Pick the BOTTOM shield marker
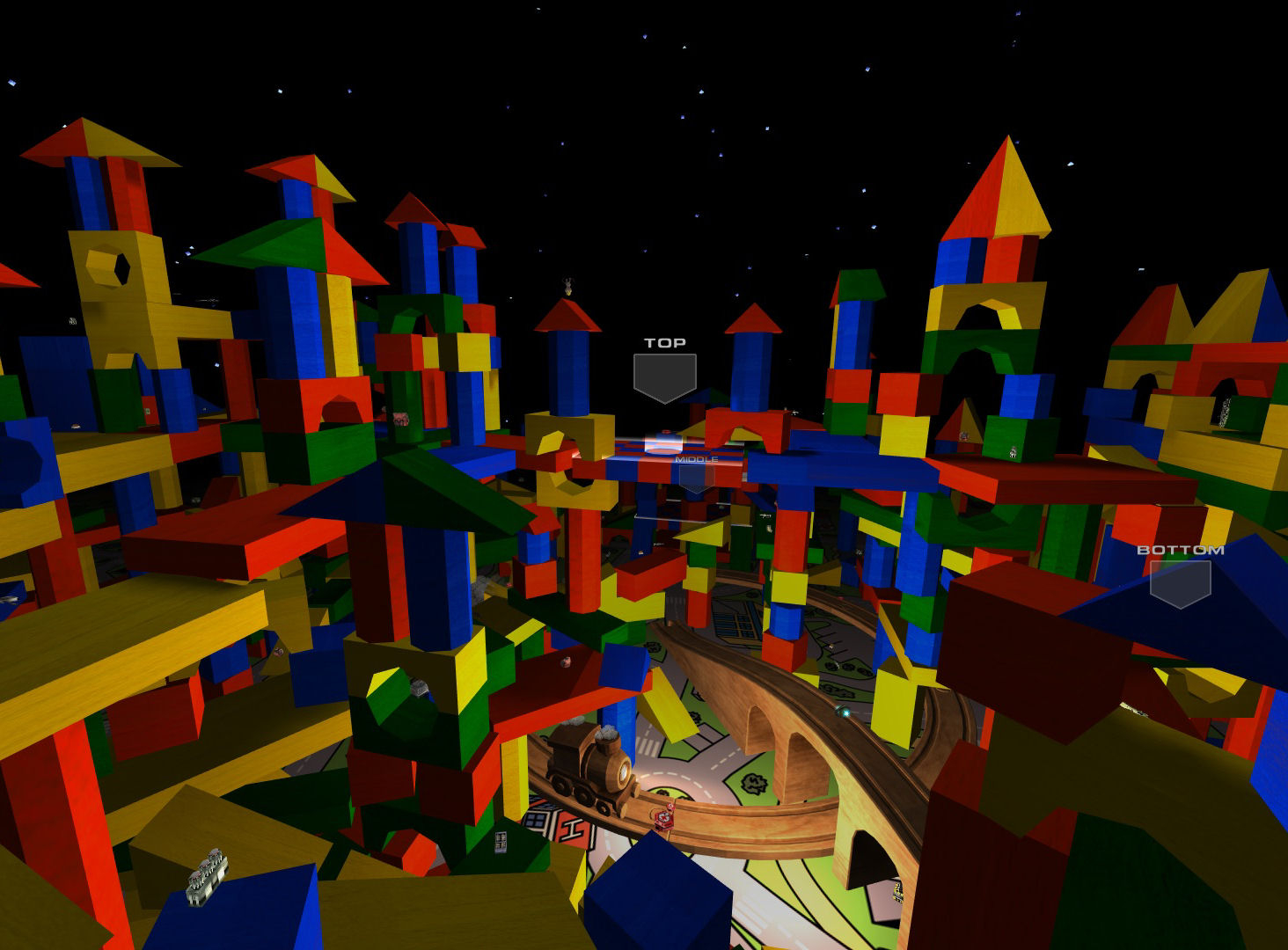 pos(1180,582)
